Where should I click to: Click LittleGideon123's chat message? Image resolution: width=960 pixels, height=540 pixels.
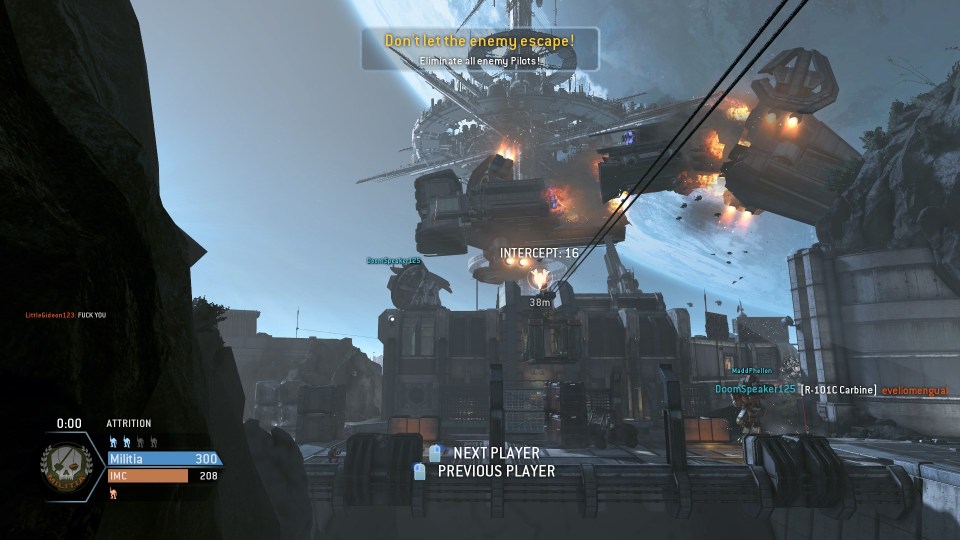(x=66, y=315)
